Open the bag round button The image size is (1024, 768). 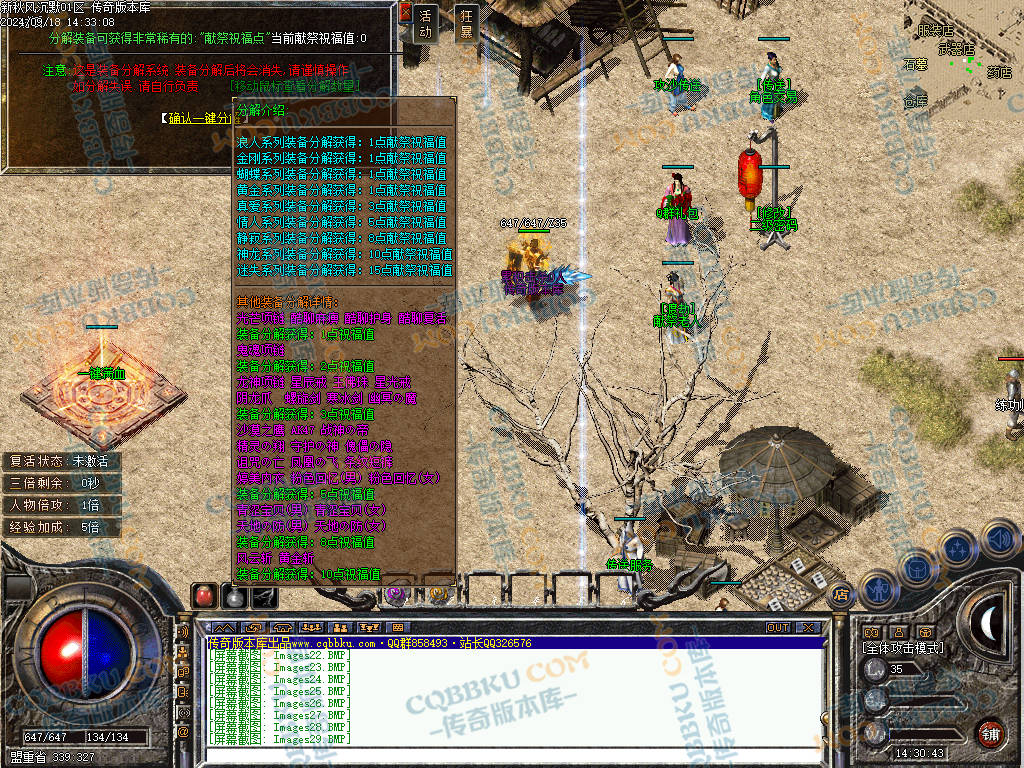[918, 566]
